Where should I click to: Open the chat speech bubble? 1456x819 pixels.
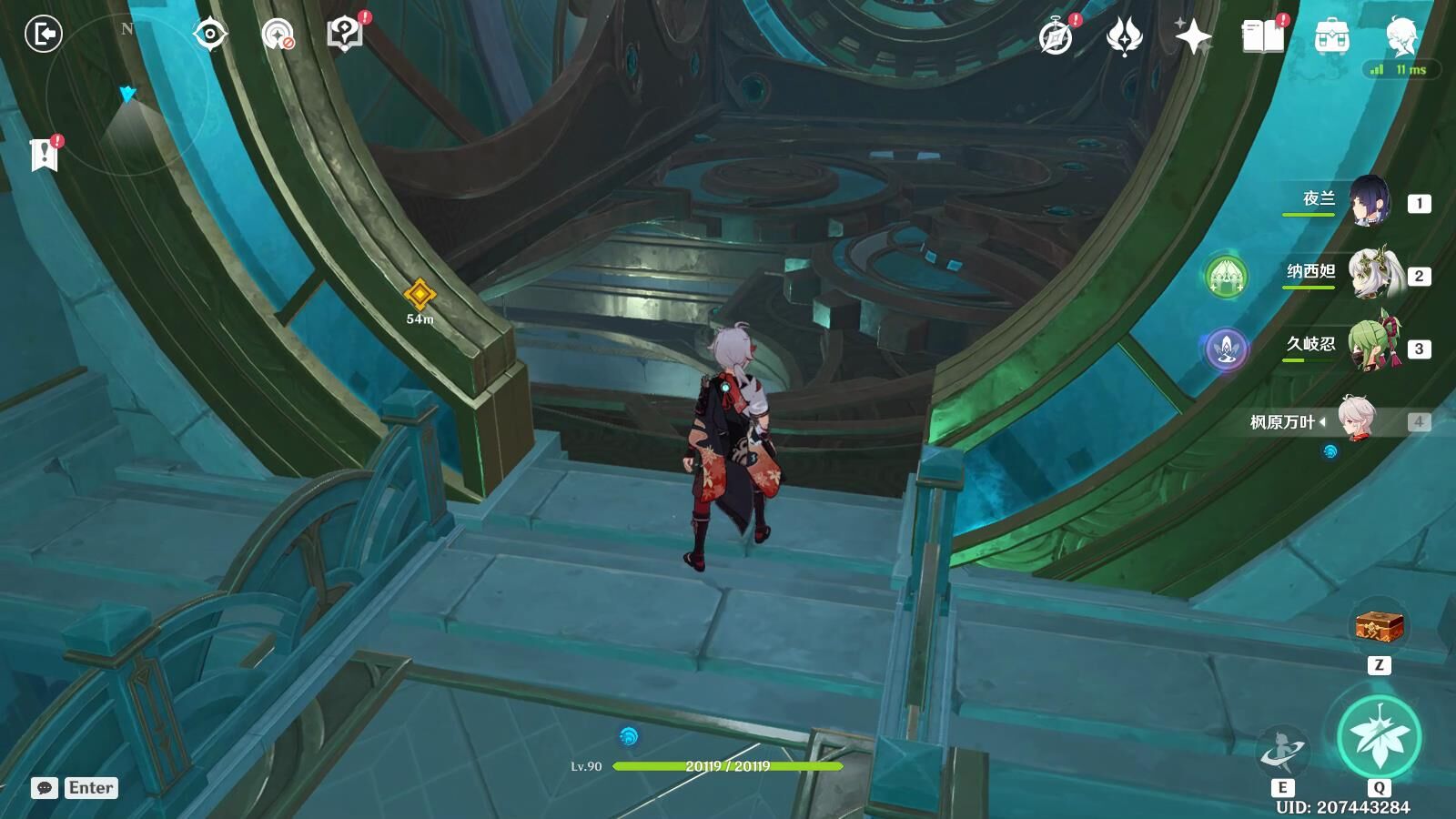click(x=45, y=788)
